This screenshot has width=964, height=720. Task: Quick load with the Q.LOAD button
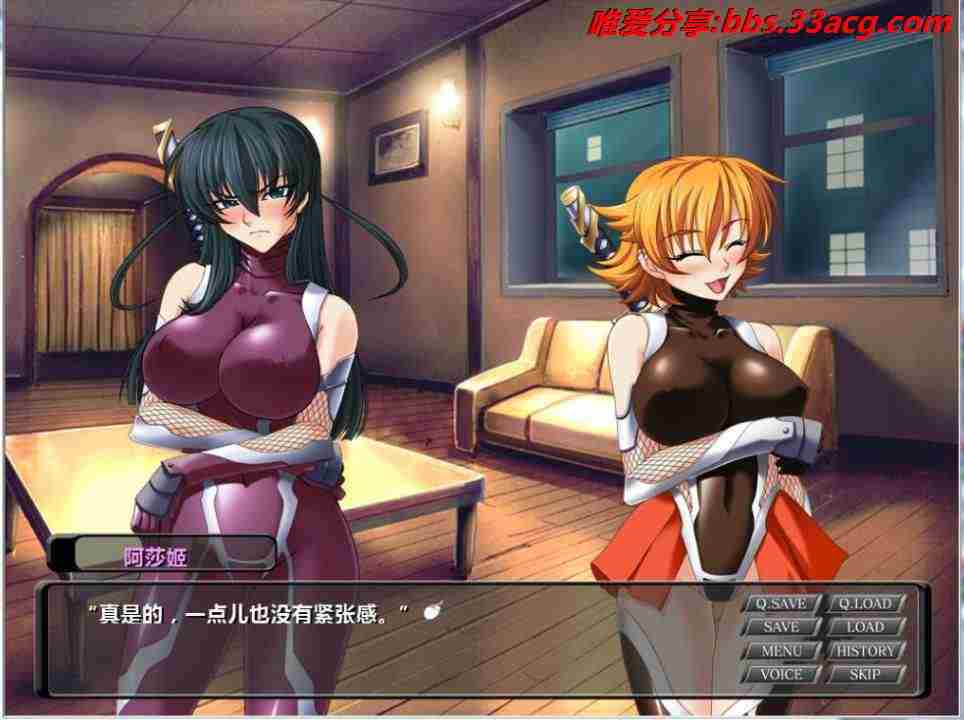(865, 603)
